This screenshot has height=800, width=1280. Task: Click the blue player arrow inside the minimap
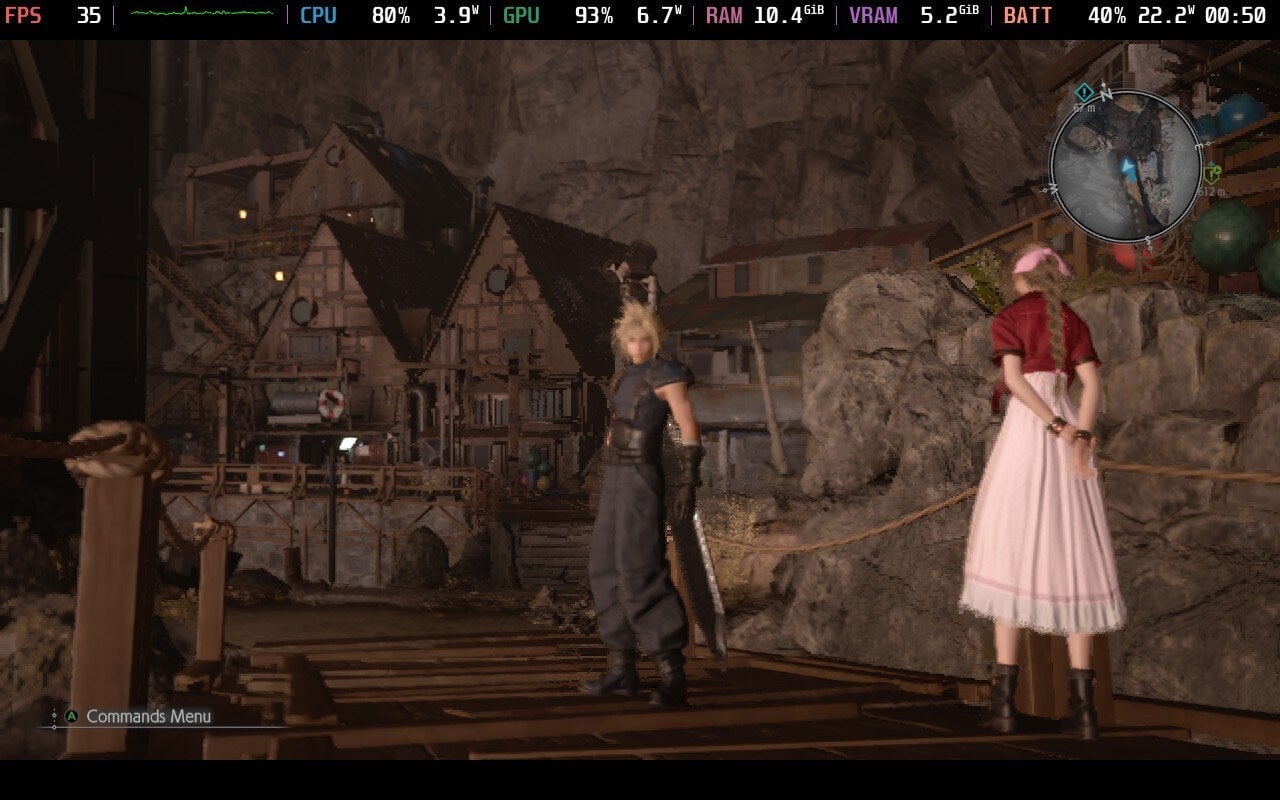1127,166
